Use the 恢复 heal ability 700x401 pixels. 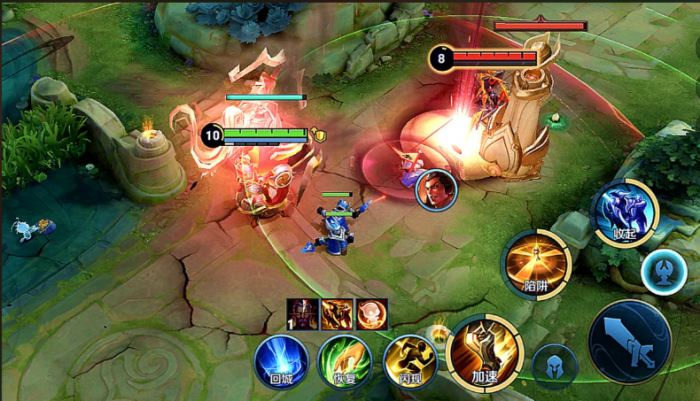point(344,361)
